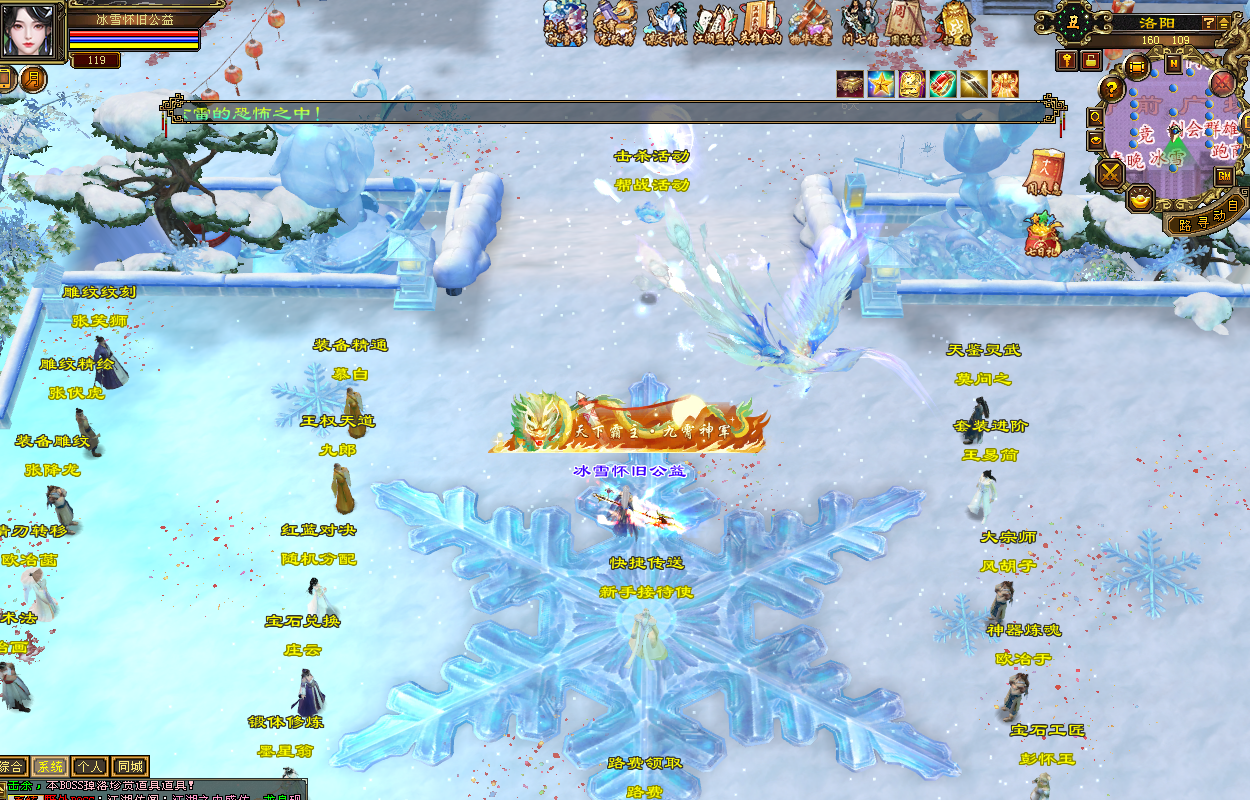Click the round question mark minimap button

(1111, 89)
